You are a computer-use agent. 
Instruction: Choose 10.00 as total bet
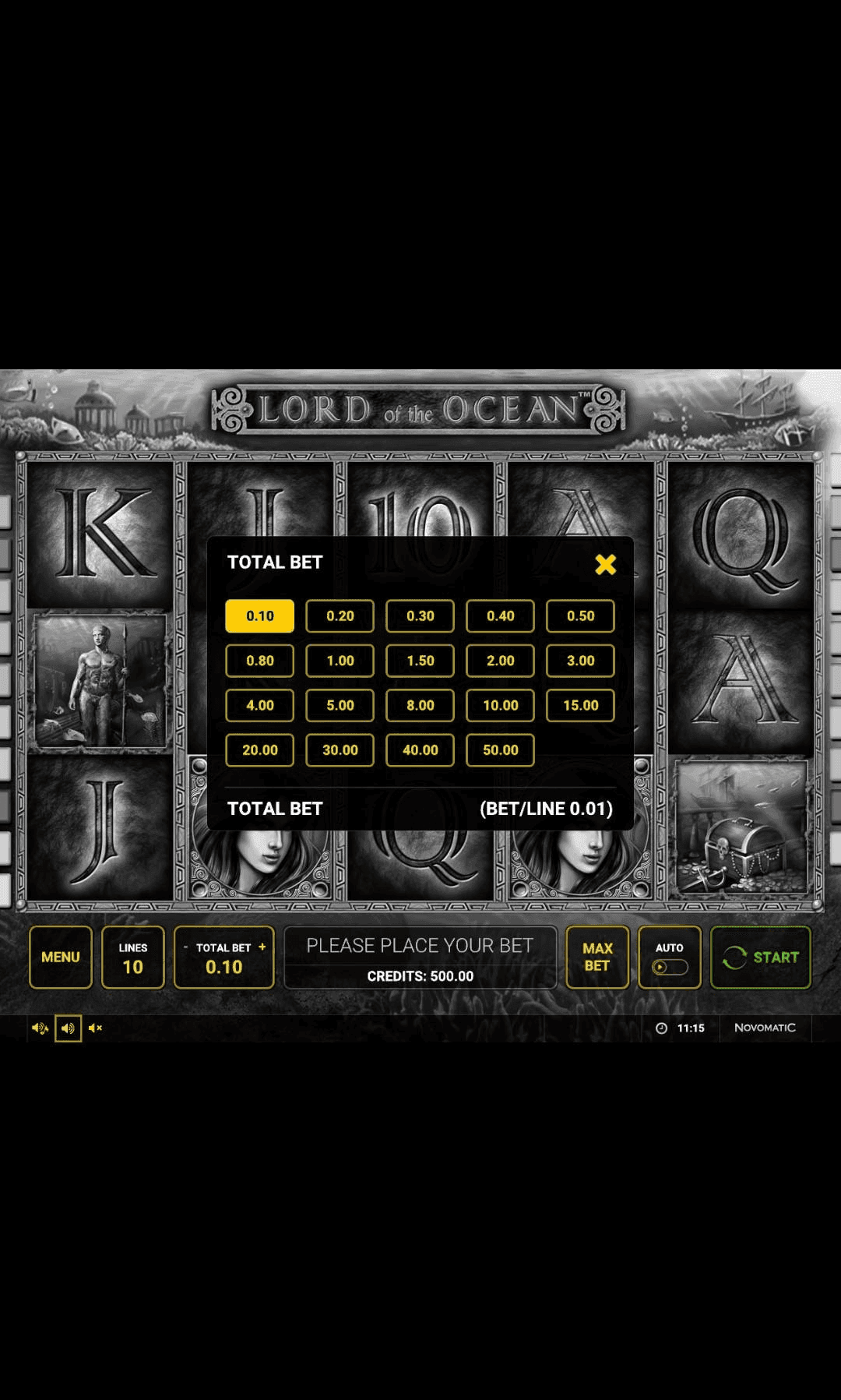coord(500,705)
